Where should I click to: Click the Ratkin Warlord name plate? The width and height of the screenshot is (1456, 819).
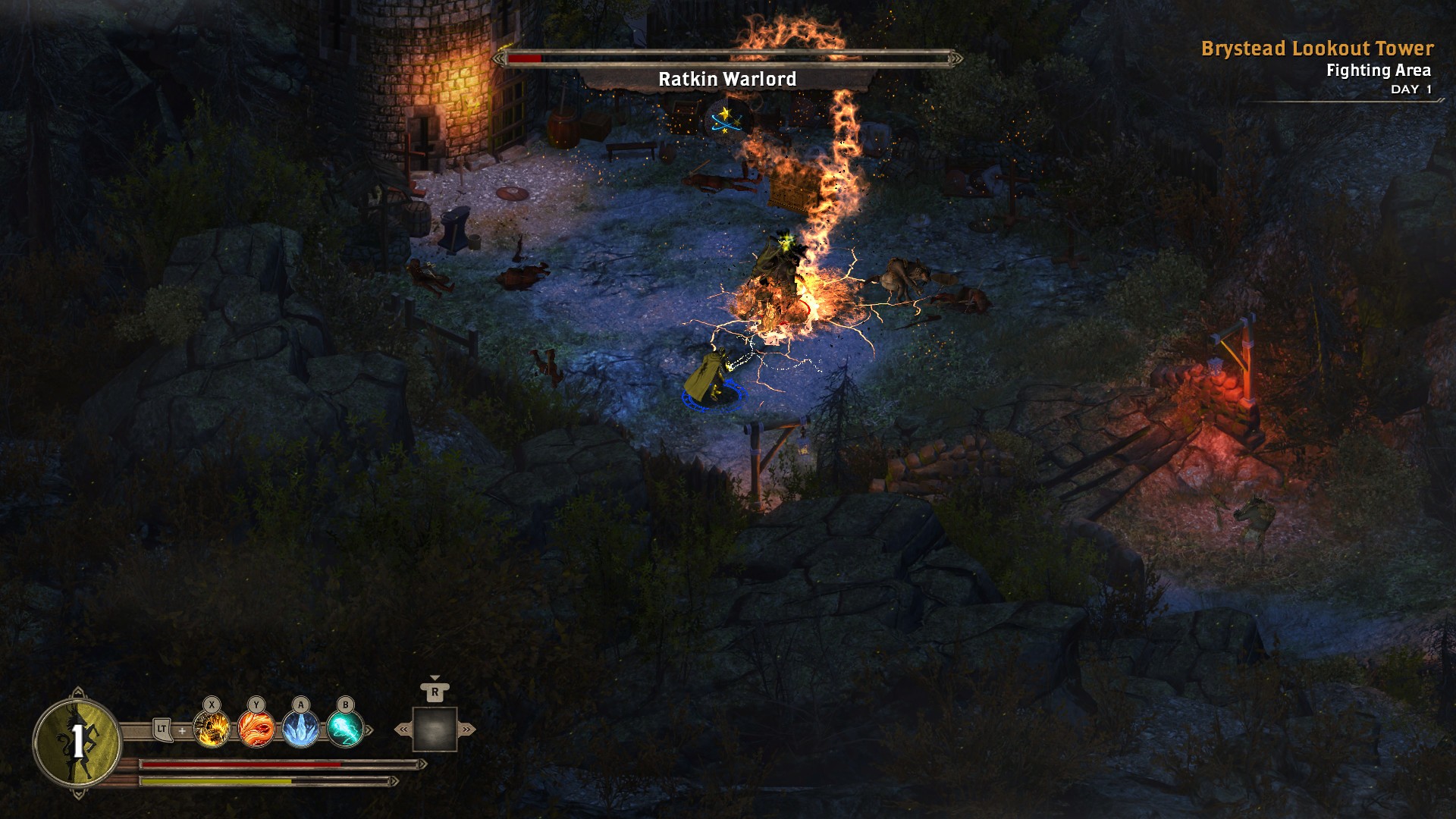point(728,77)
